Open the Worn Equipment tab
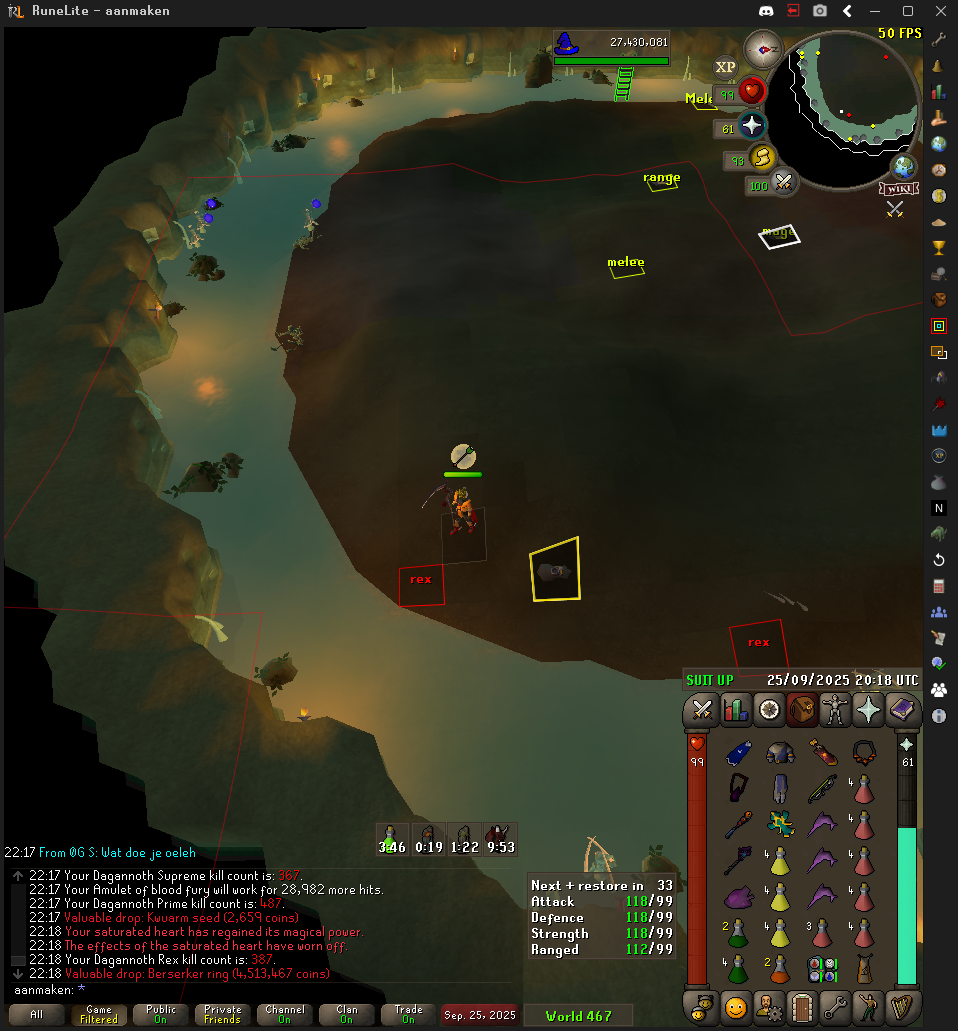This screenshot has width=958, height=1031. click(834, 710)
